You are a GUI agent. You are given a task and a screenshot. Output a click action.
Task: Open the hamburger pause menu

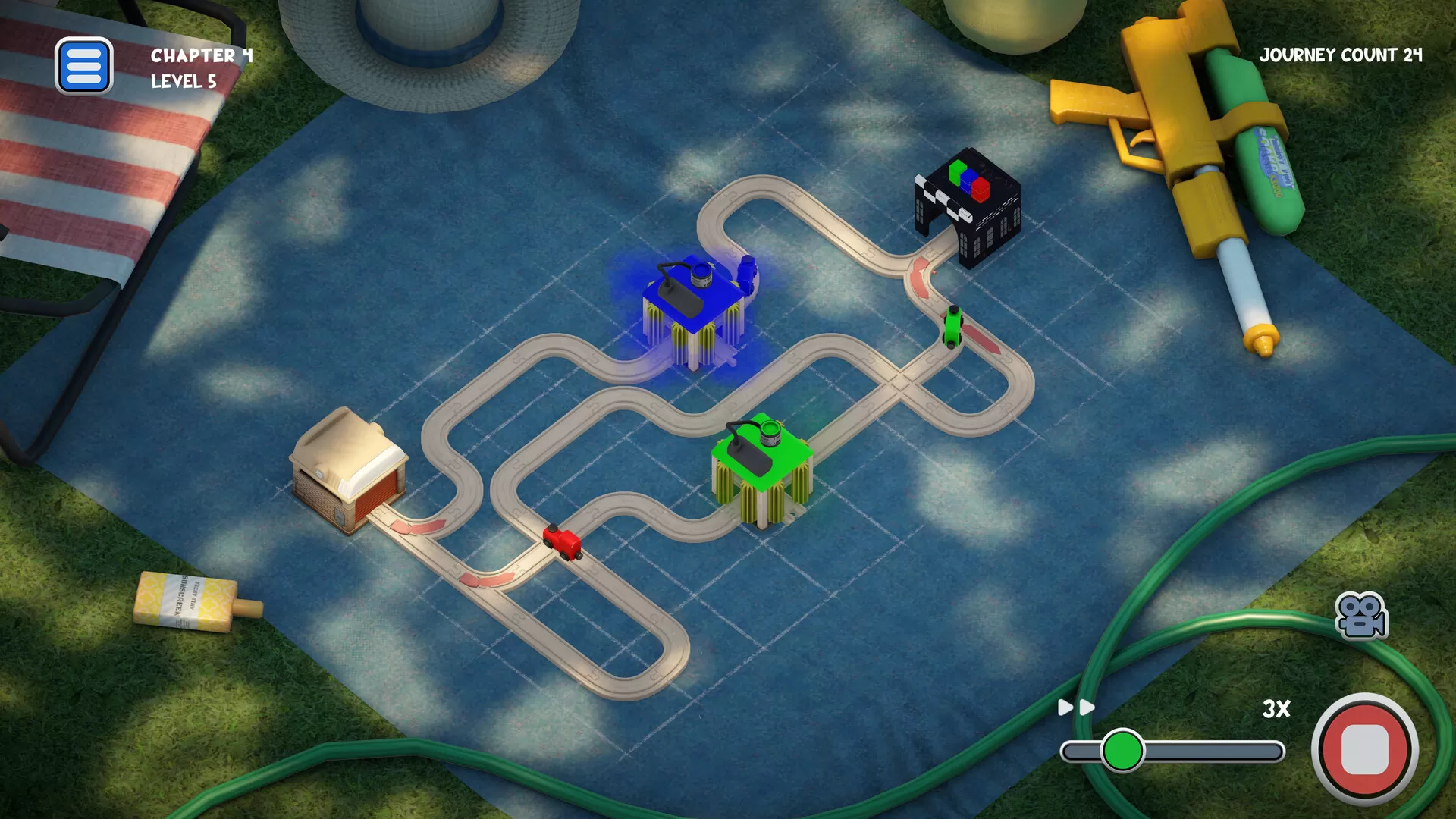pos(83,65)
